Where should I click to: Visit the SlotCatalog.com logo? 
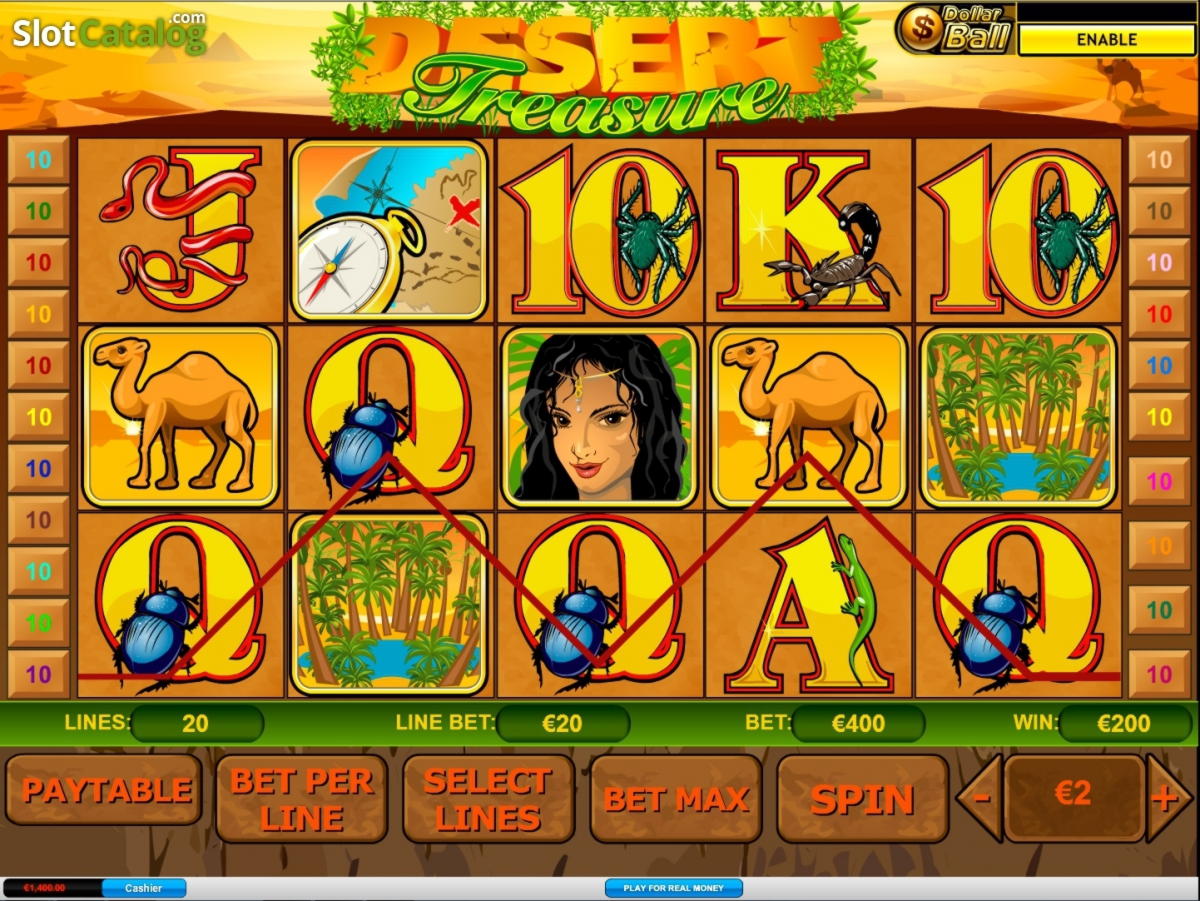click(109, 33)
